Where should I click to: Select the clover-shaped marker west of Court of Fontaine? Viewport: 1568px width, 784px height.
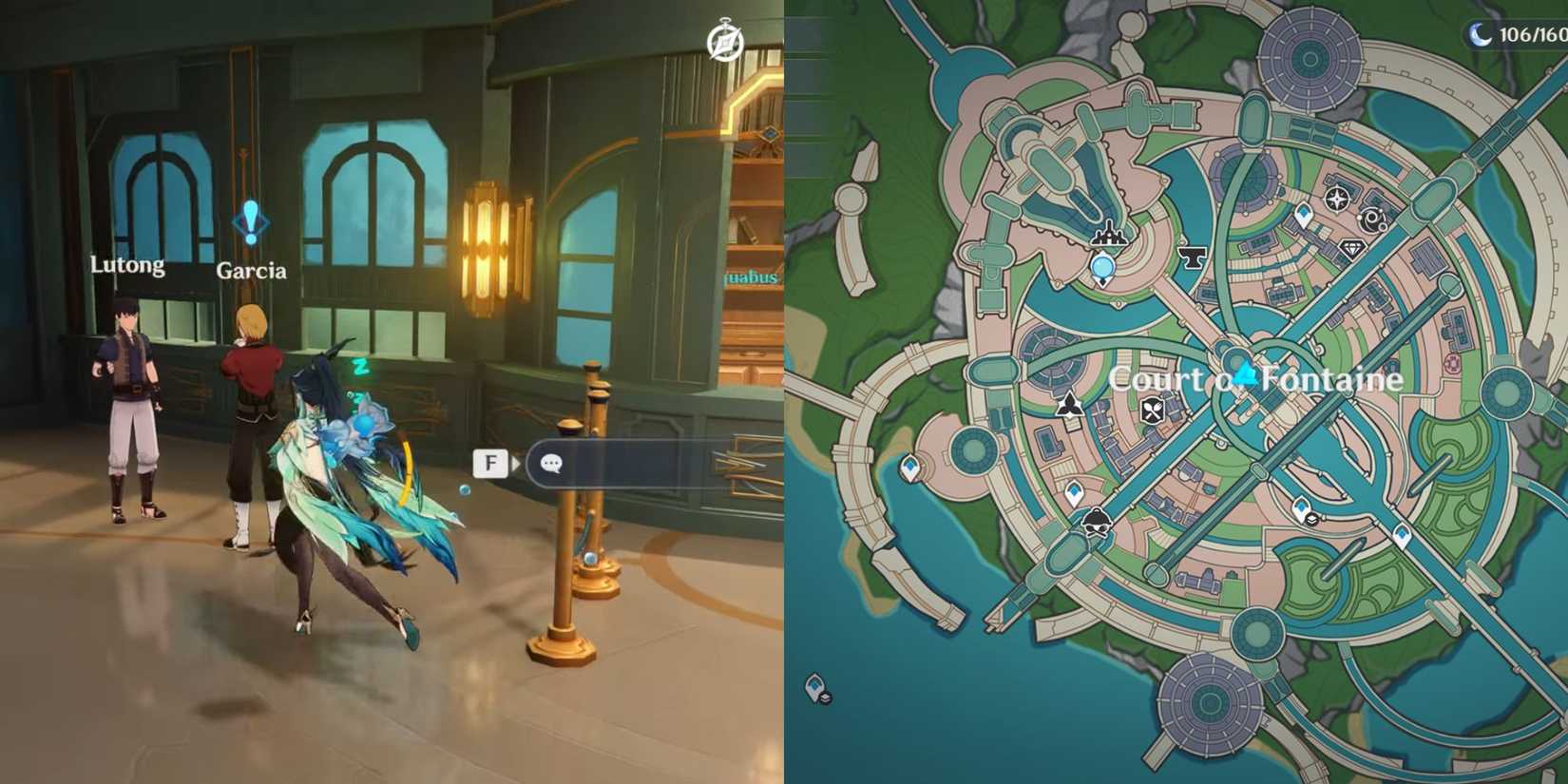tap(1070, 406)
